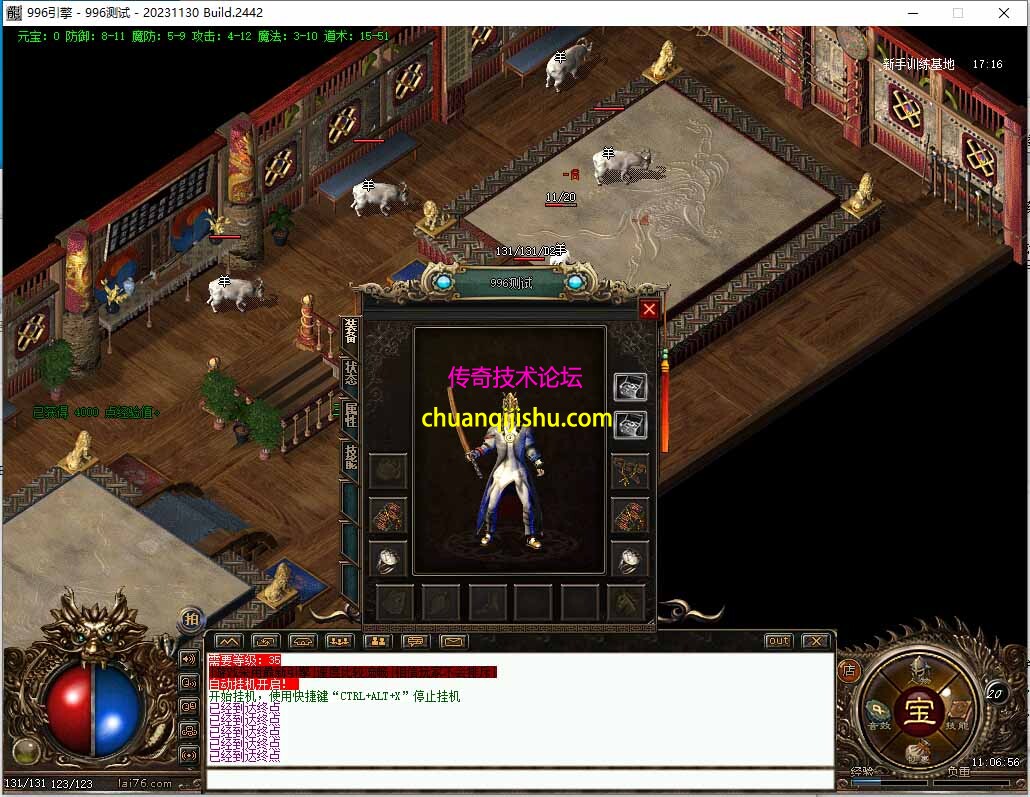Viewport: 1030px width, 797px height.
Task: Click the chat panel's 'out' button
Action: [778, 641]
